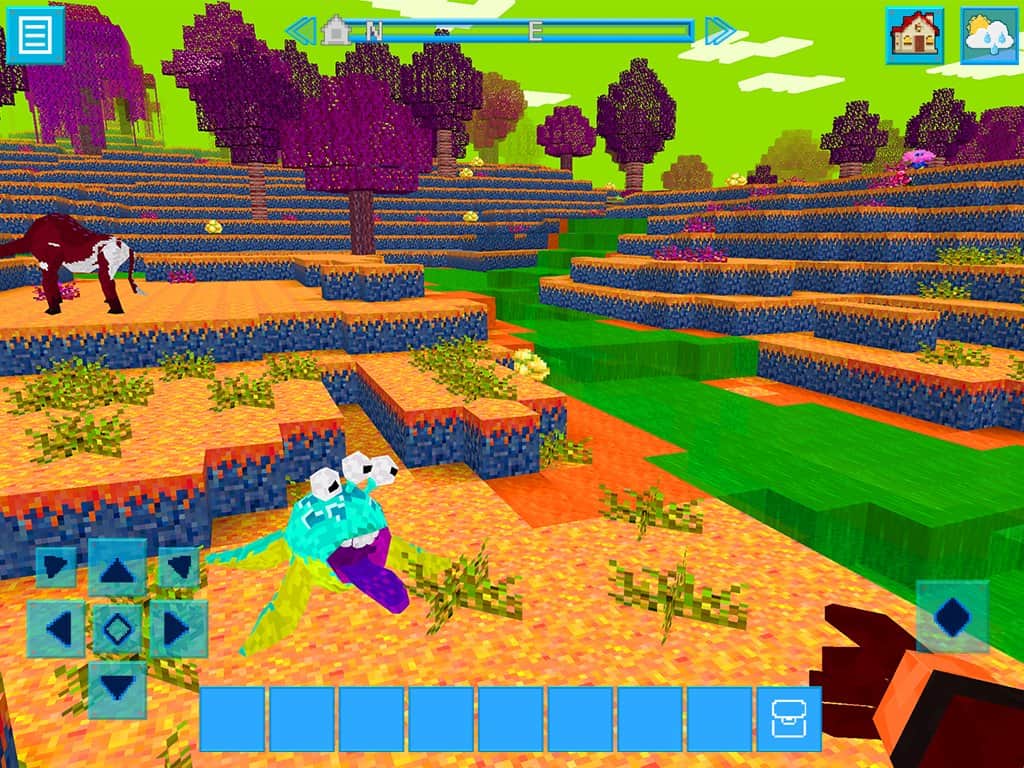This screenshot has height=768, width=1024.
Task: Tap the d-pad's top-right diagonal arrow
Action: (x=178, y=567)
